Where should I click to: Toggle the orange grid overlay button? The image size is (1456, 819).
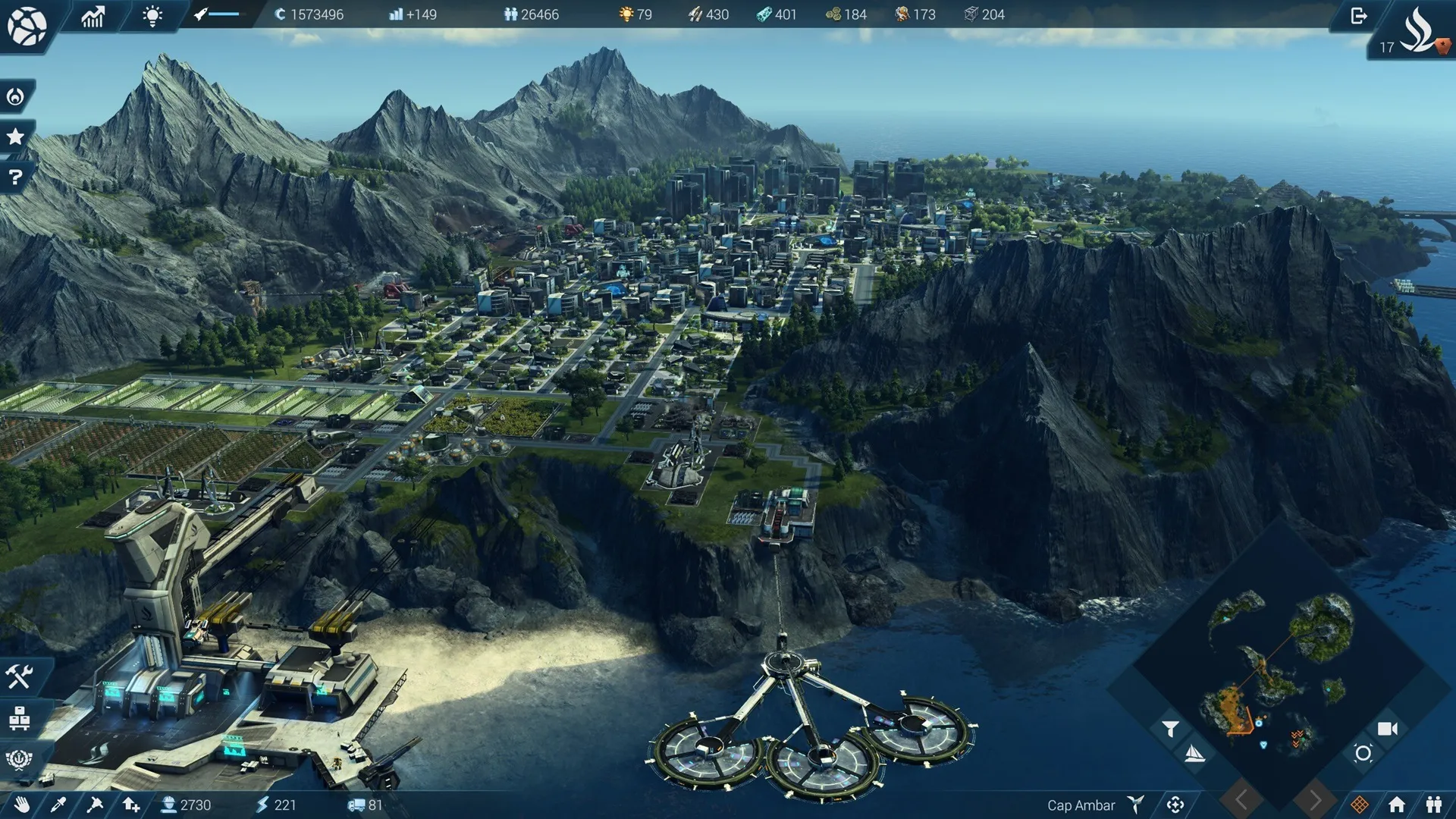[x=1360, y=805]
